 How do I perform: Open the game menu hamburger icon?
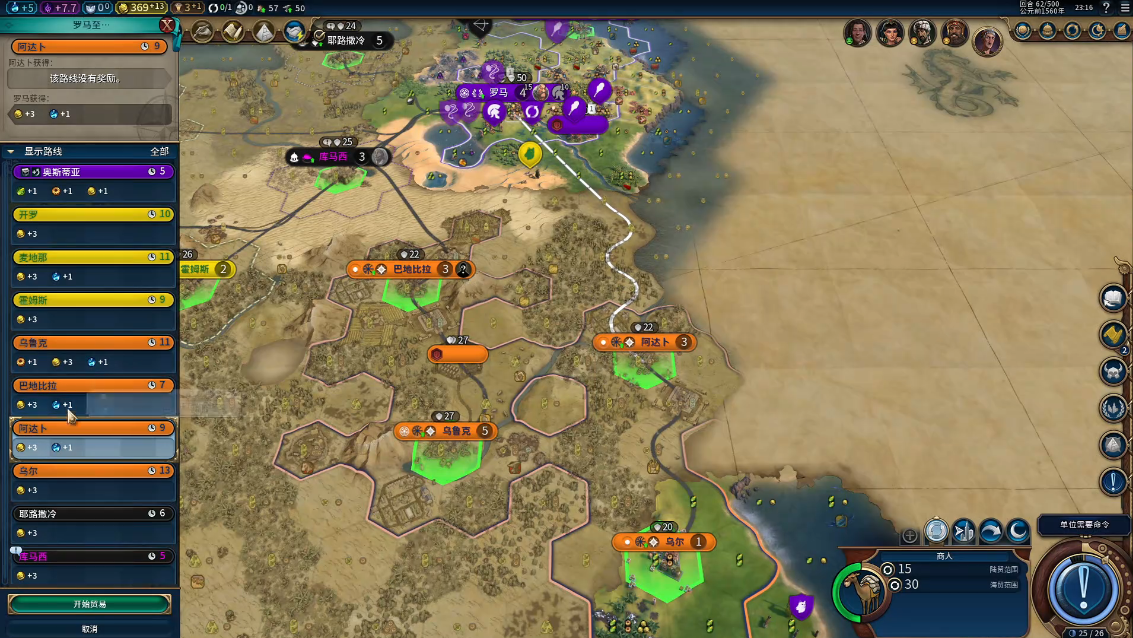point(1125,7)
